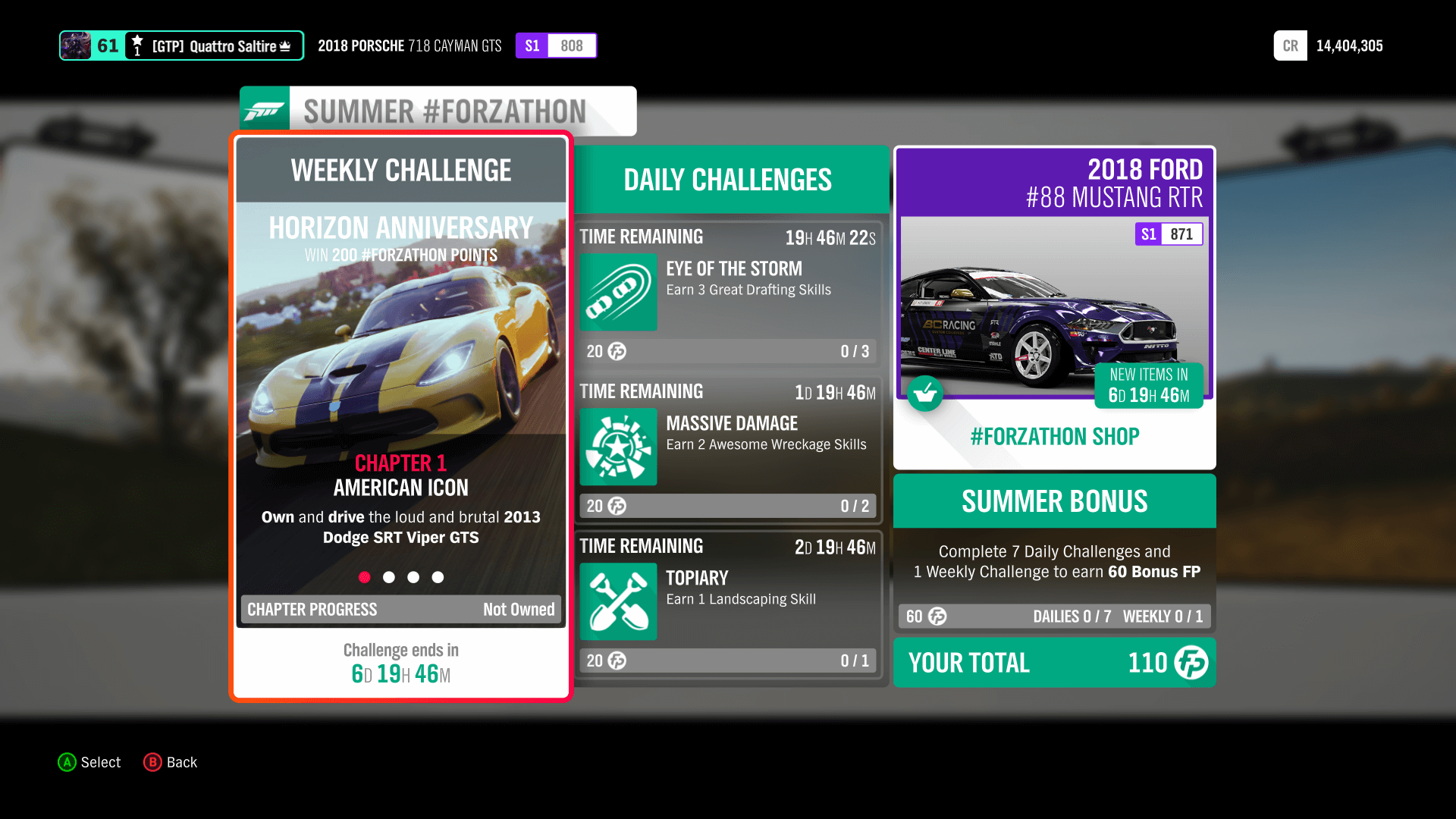1456x819 pixels.
Task: Select the first chapter pagination dot
Action: pyautogui.click(x=365, y=577)
